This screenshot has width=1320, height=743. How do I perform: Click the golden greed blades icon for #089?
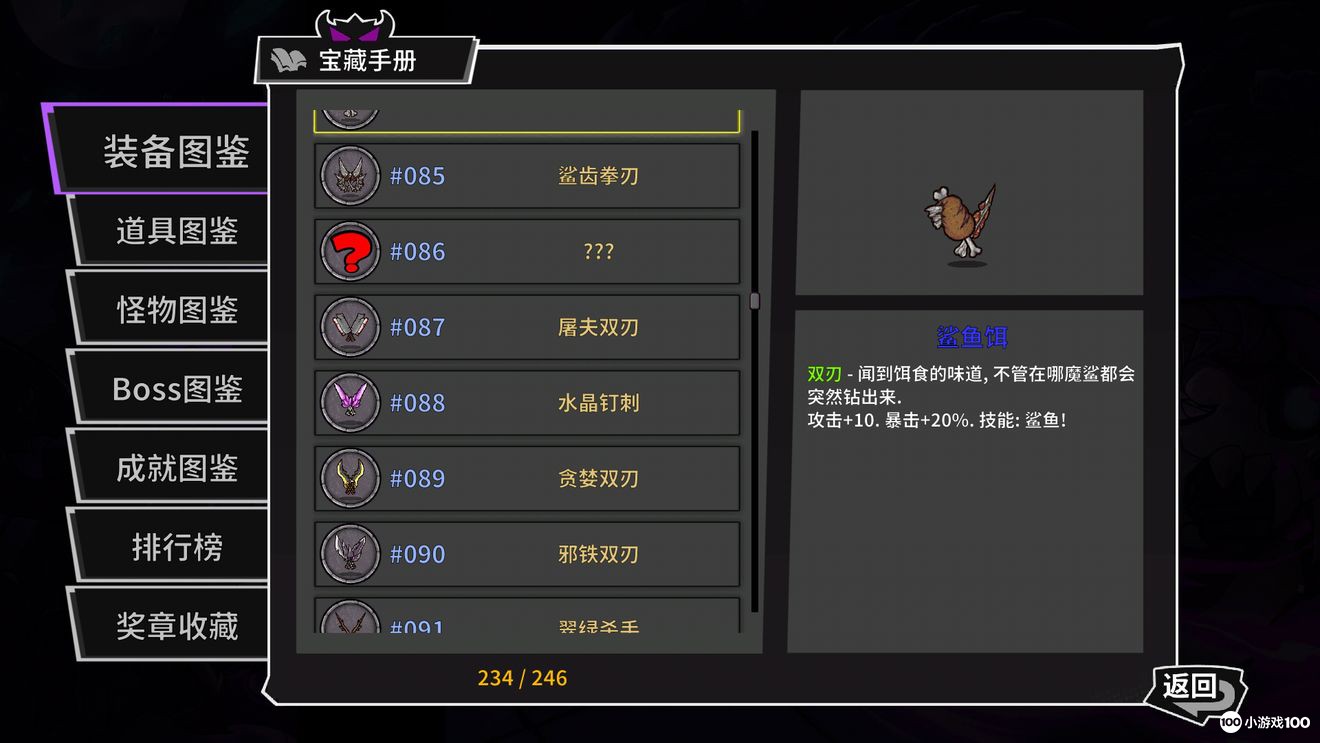point(349,478)
